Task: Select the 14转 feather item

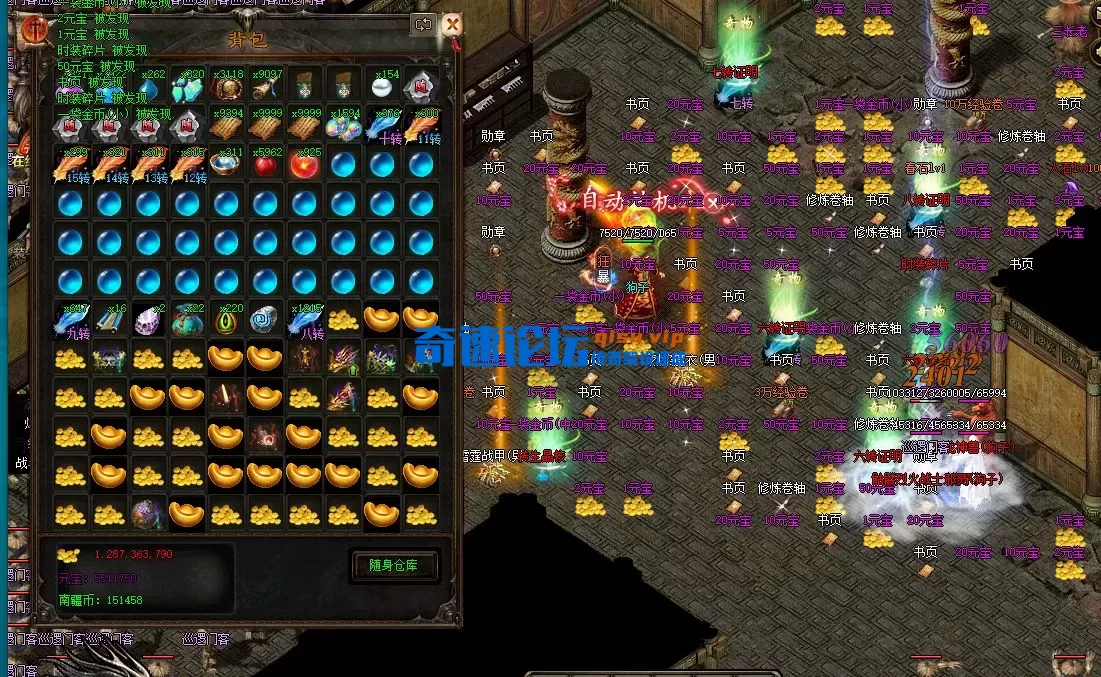Action: pyautogui.click(x=109, y=165)
